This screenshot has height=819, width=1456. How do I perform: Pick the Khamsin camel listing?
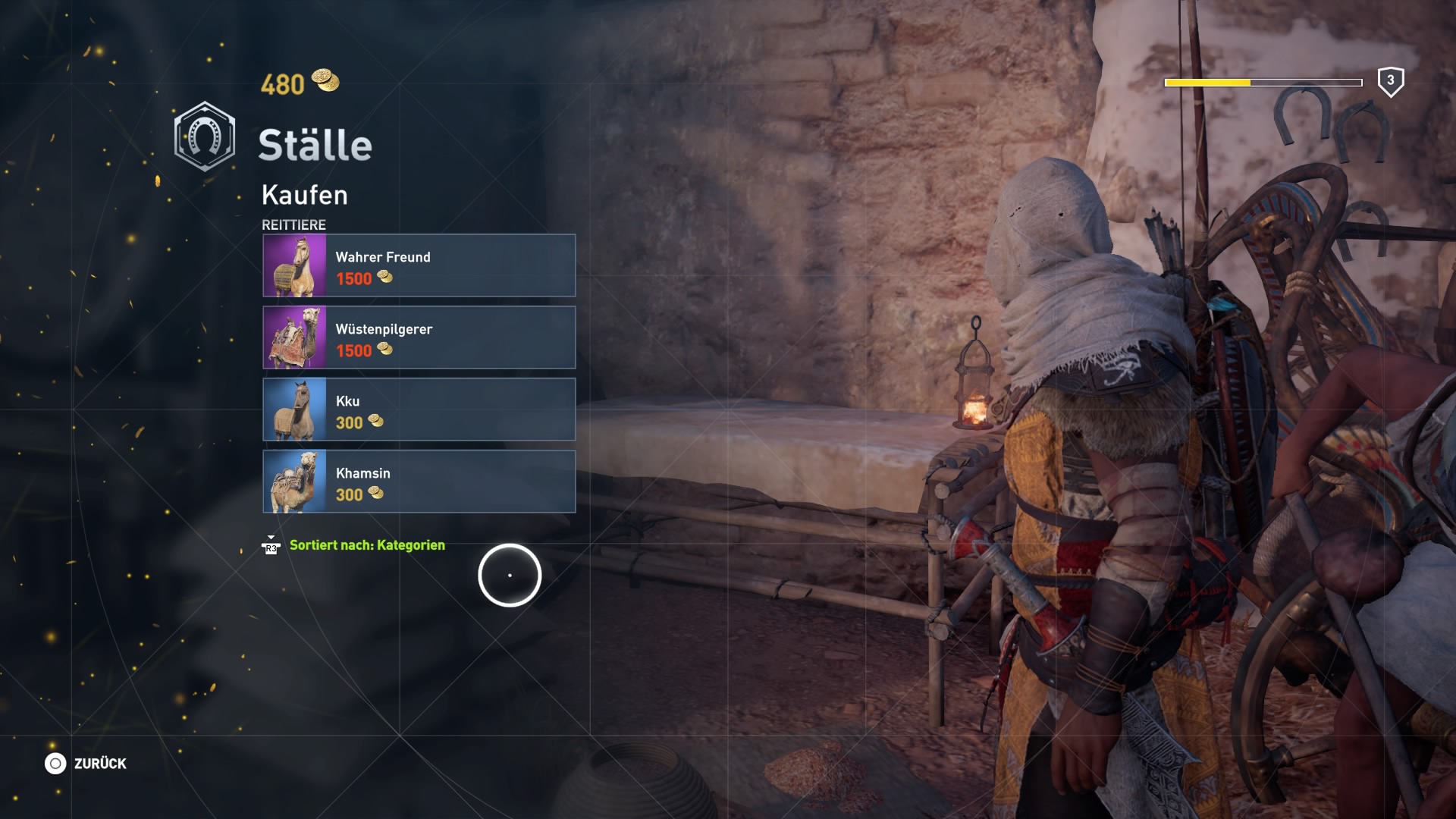pos(419,482)
